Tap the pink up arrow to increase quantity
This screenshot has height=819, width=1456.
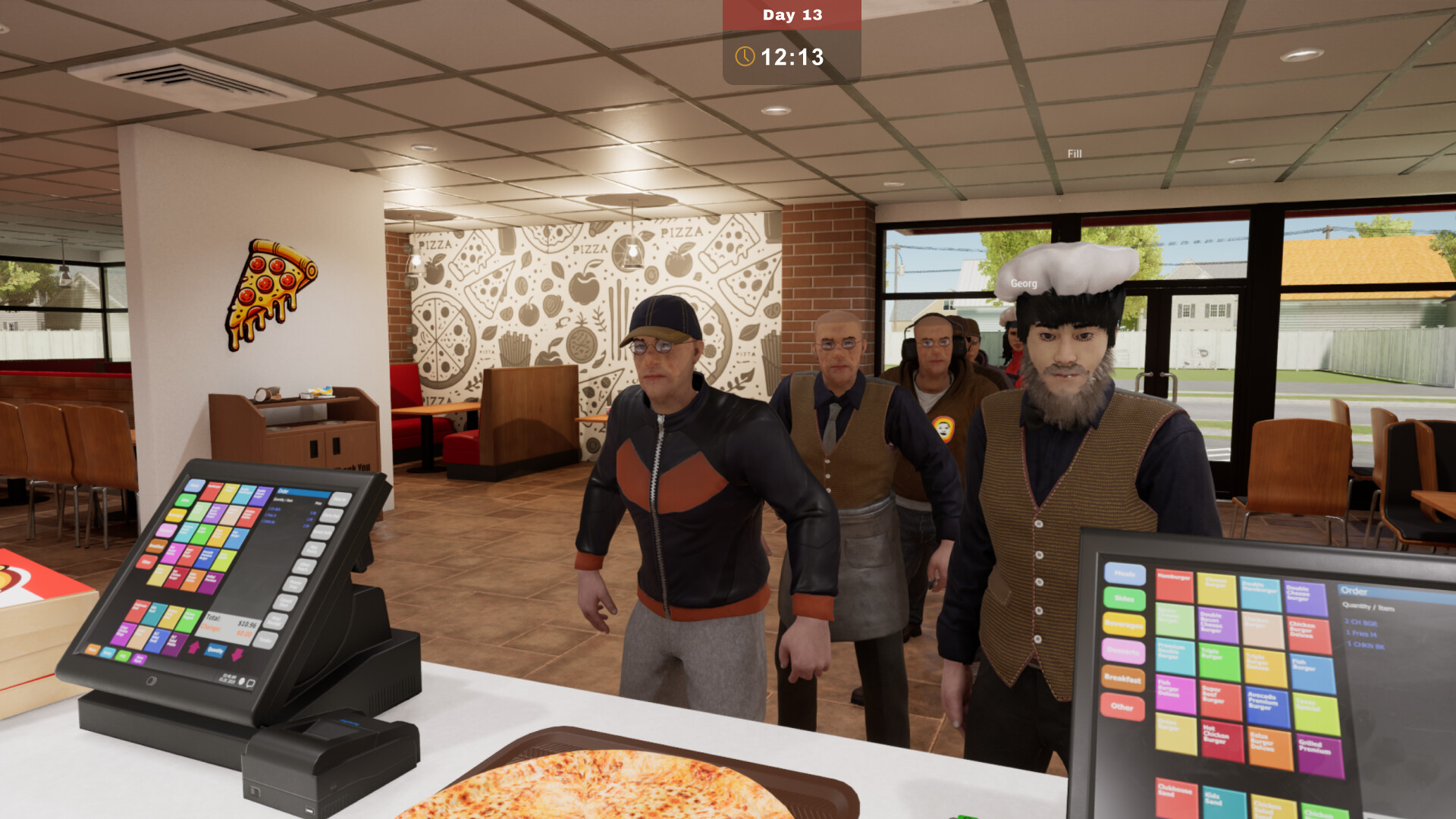point(195,647)
